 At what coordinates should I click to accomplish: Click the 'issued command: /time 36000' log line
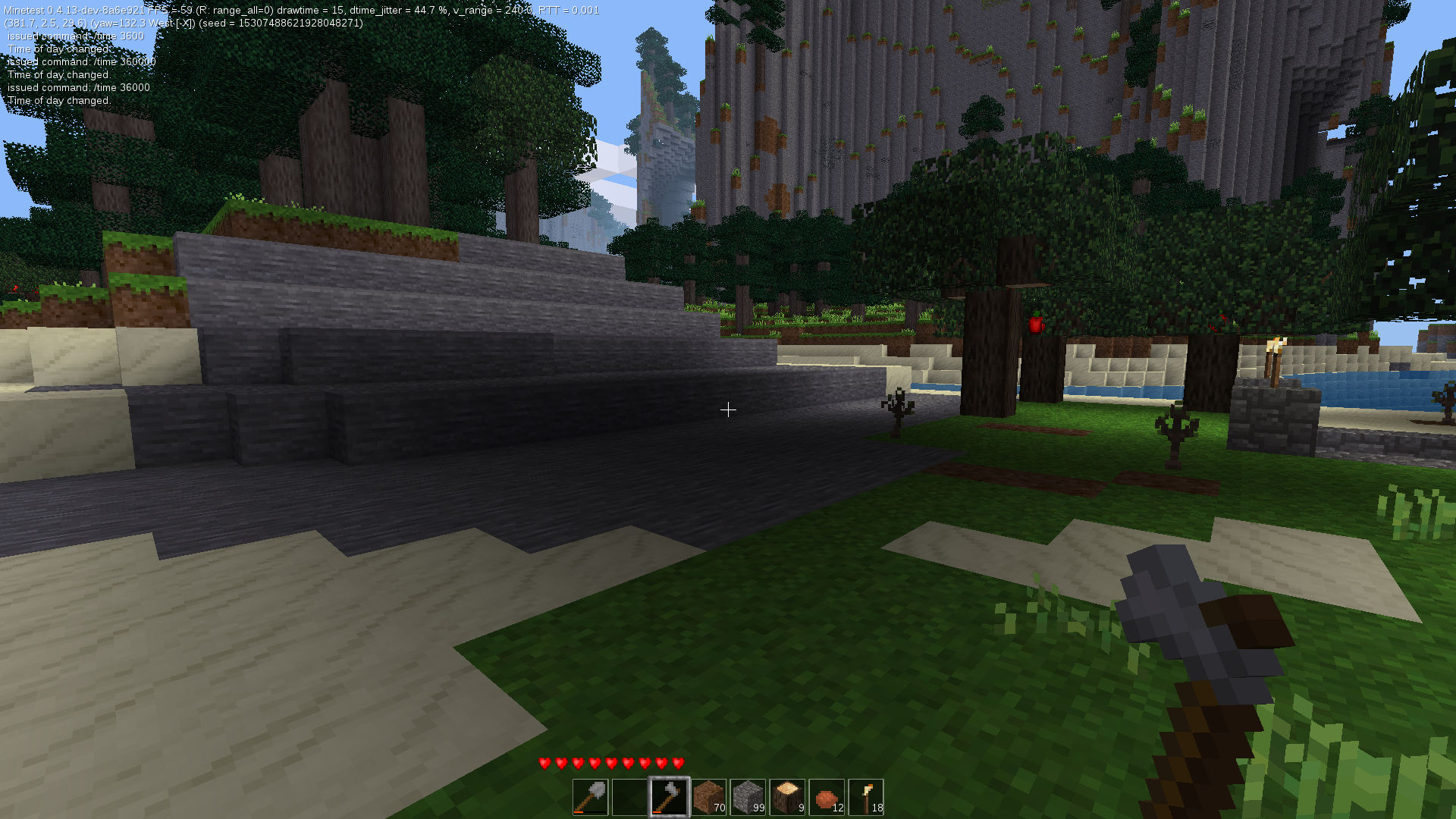point(78,87)
